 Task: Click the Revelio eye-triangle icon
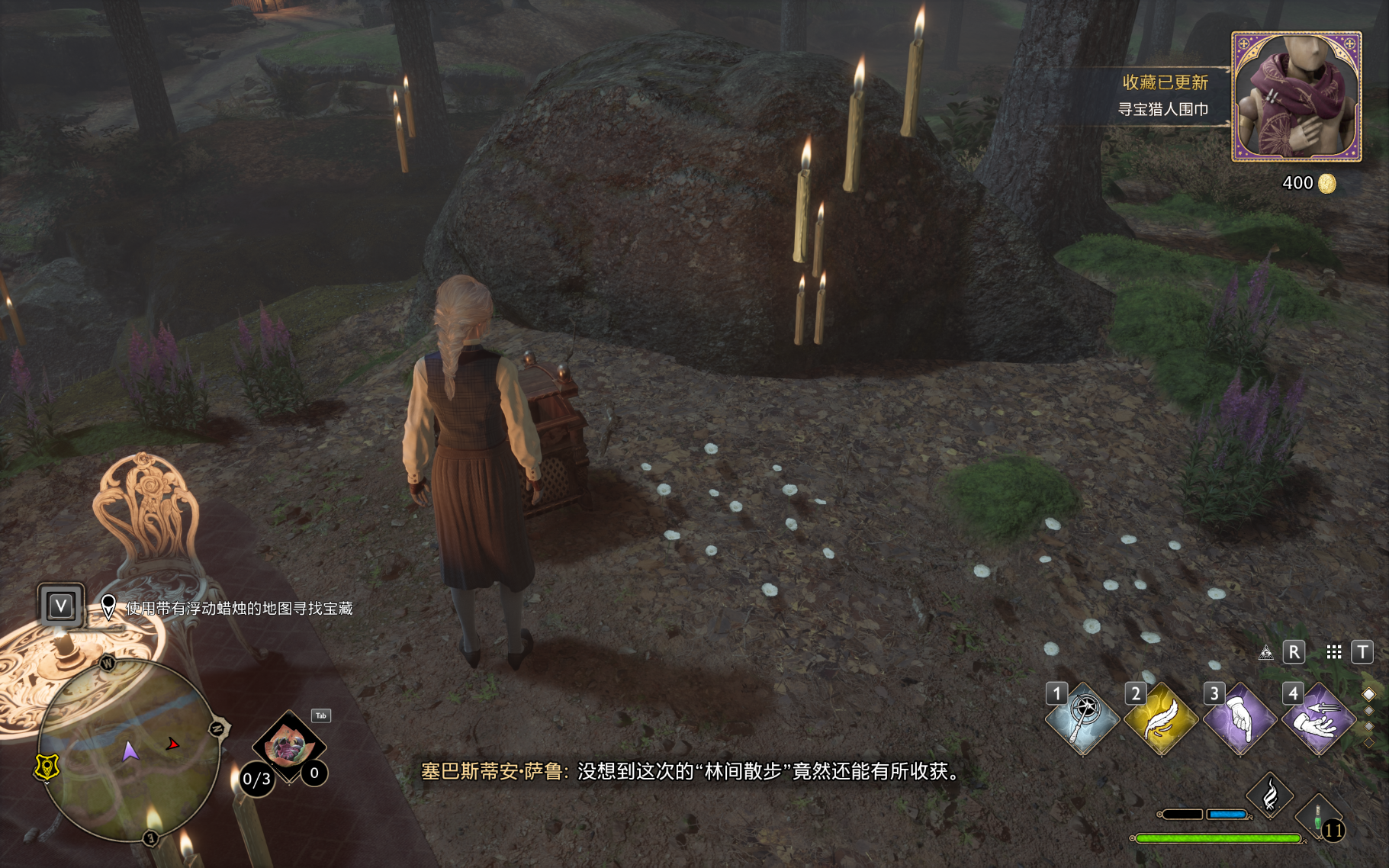click(1265, 652)
